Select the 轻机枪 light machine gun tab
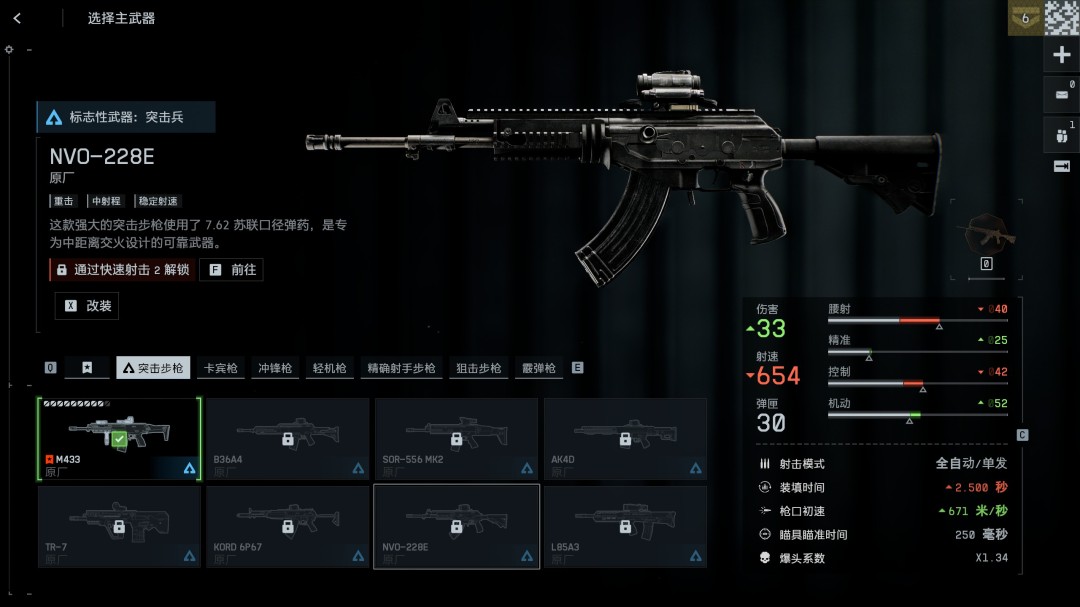This screenshot has width=1080, height=607. click(329, 368)
